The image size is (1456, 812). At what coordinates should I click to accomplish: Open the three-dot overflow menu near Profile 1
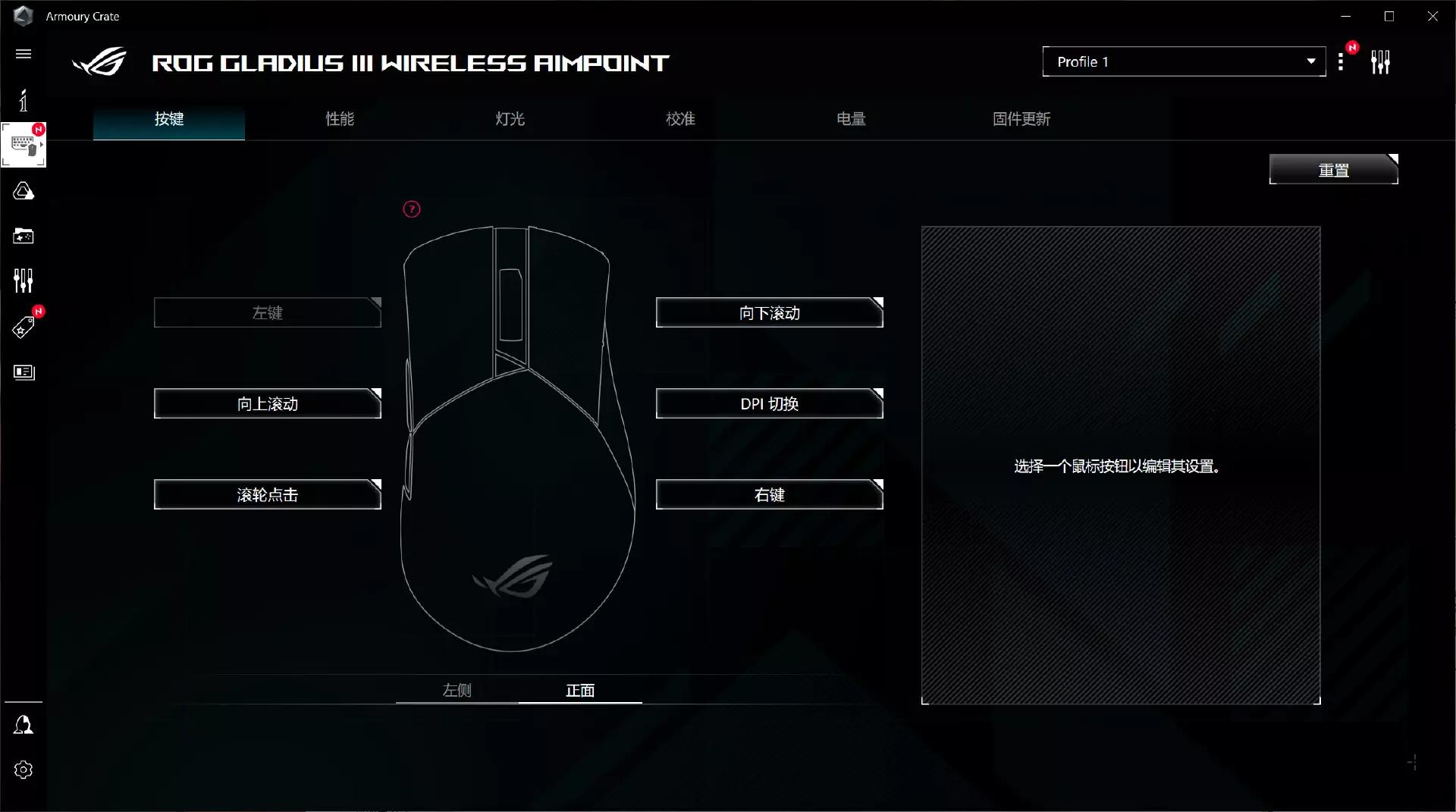coord(1341,61)
